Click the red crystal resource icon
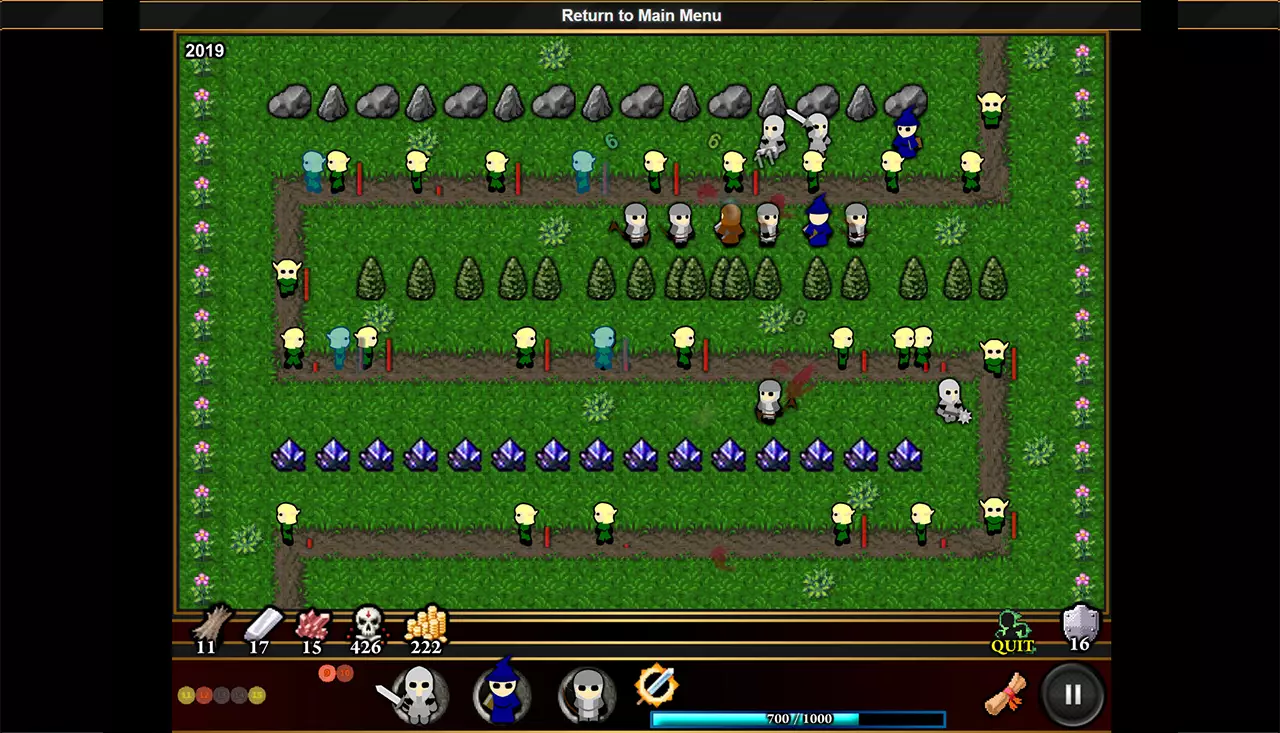1280x733 pixels. [312, 625]
